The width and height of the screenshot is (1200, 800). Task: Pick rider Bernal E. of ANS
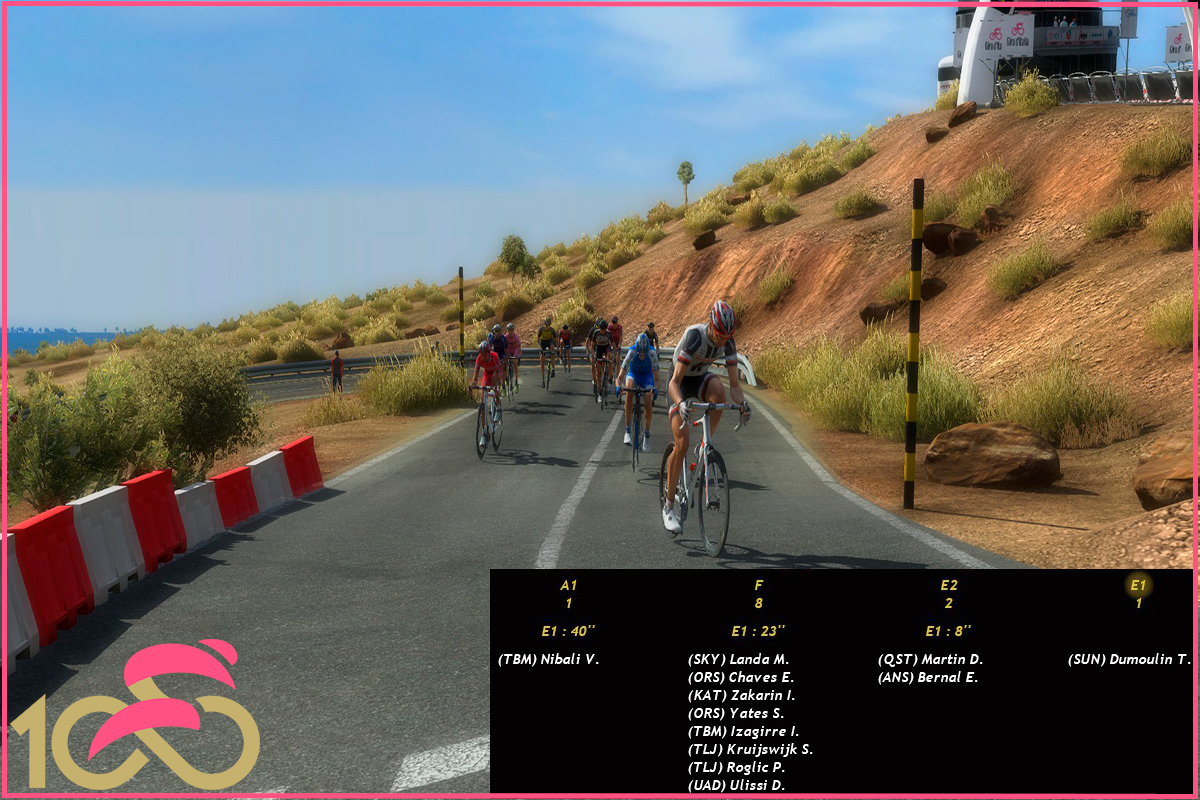[927, 678]
